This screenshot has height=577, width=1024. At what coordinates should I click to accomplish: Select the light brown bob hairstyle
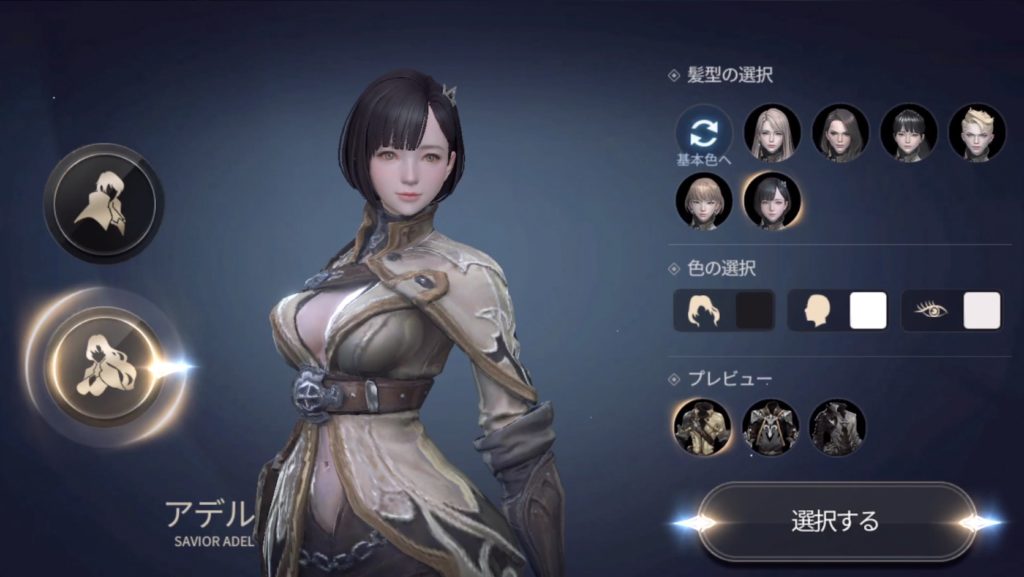point(704,200)
